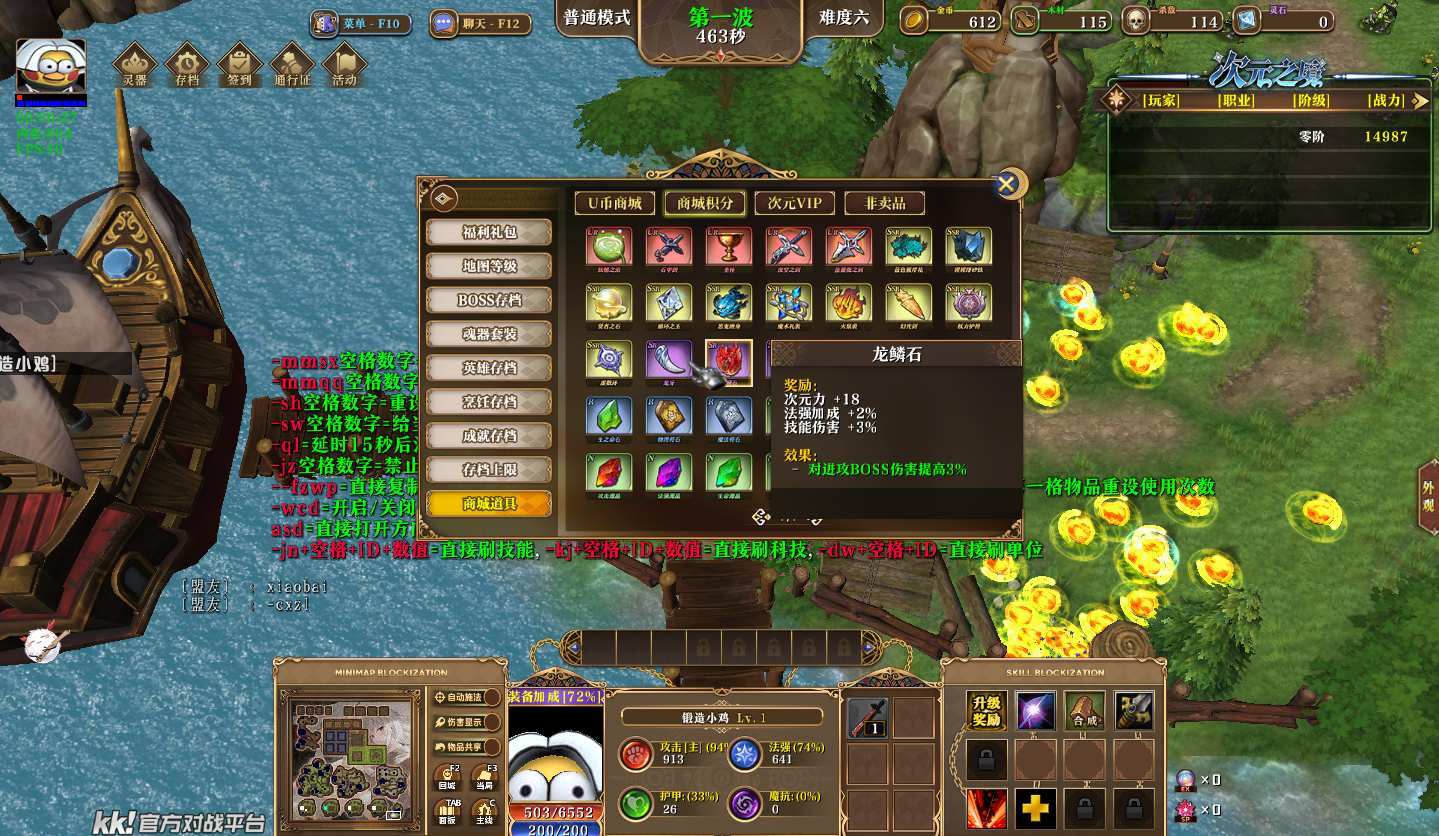Open the 次元VIP tab
The width and height of the screenshot is (1439, 836).
coord(794,203)
